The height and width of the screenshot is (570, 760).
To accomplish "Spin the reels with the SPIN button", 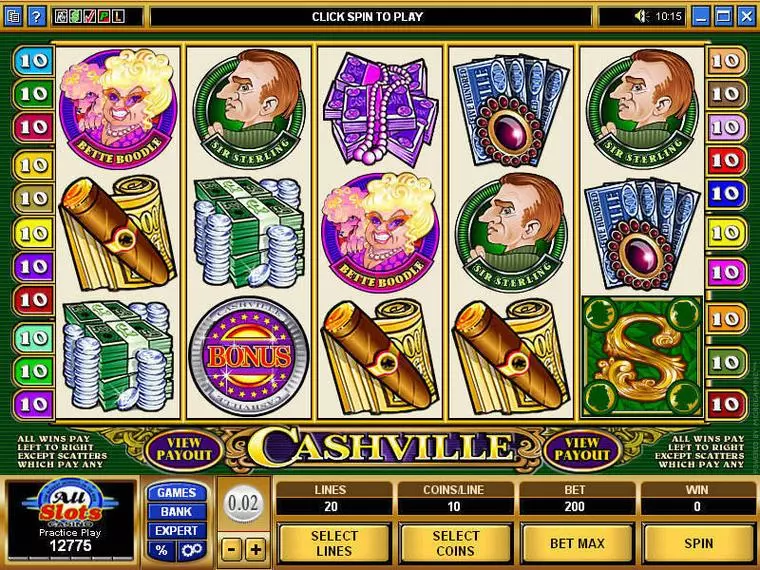I will (699, 543).
